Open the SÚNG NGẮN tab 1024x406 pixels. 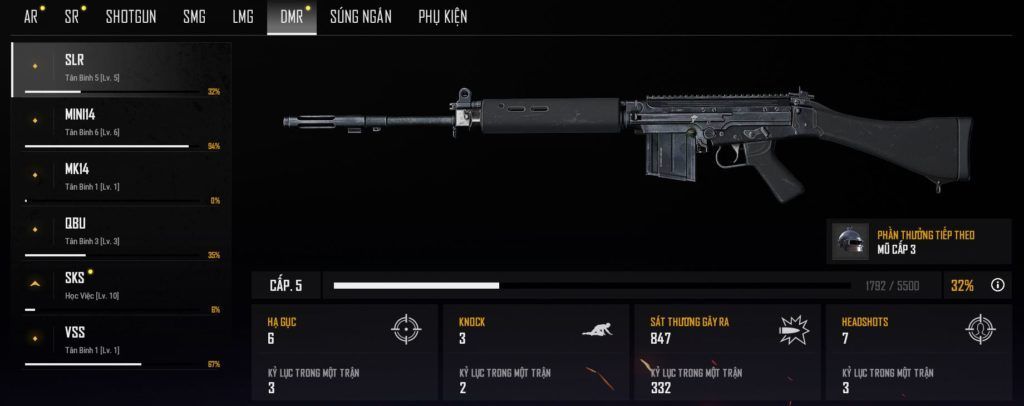pyautogui.click(x=361, y=16)
